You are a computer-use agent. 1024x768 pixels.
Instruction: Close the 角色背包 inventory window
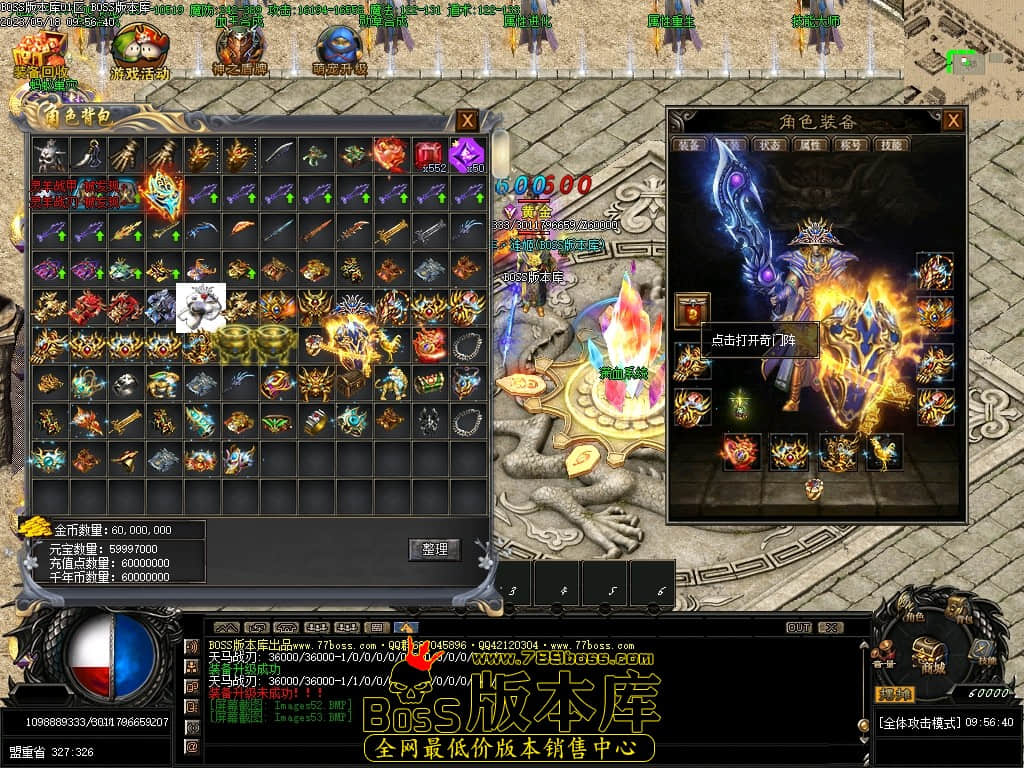click(x=467, y=120)
